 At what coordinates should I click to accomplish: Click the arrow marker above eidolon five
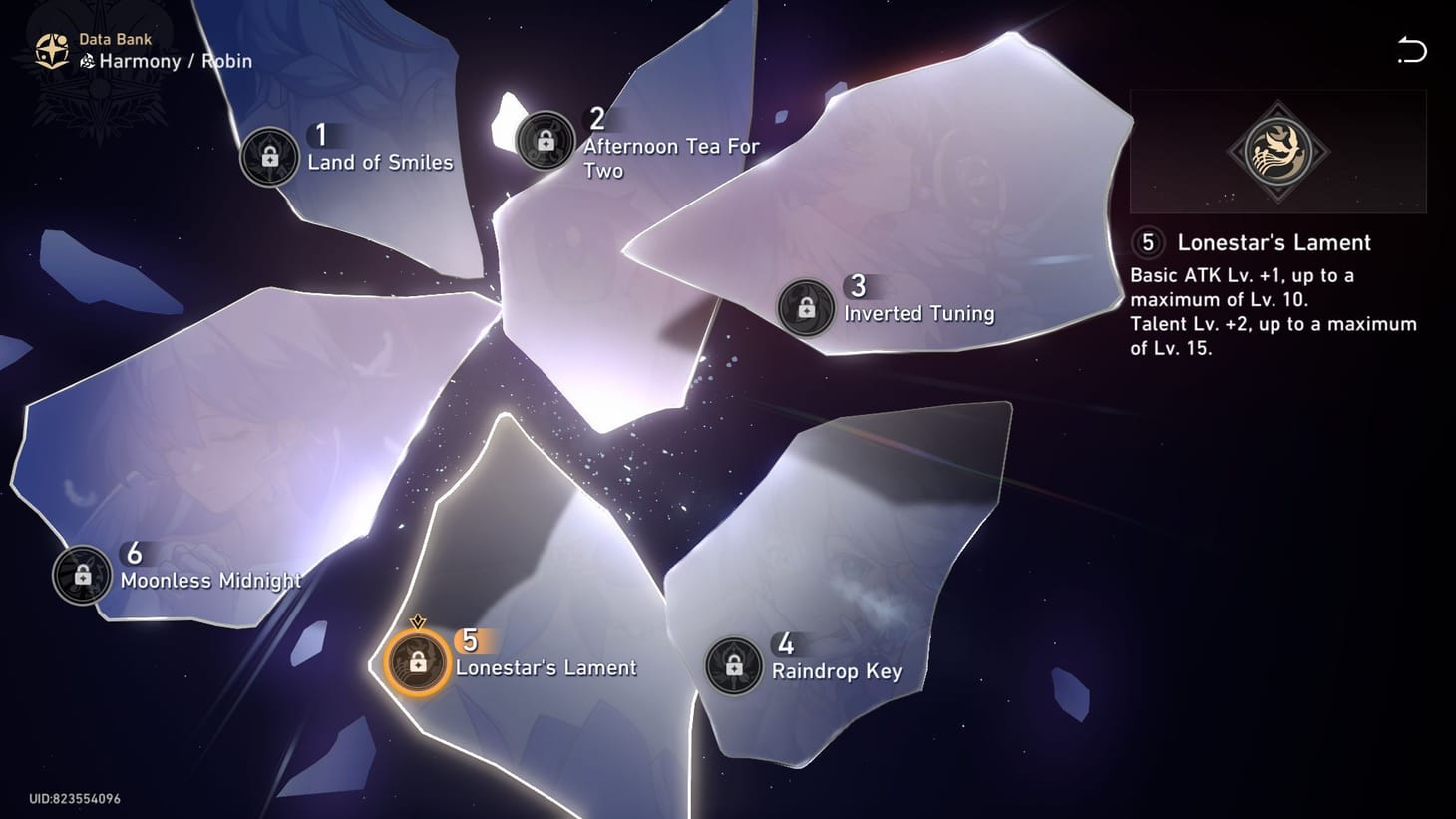click(417, 621)
